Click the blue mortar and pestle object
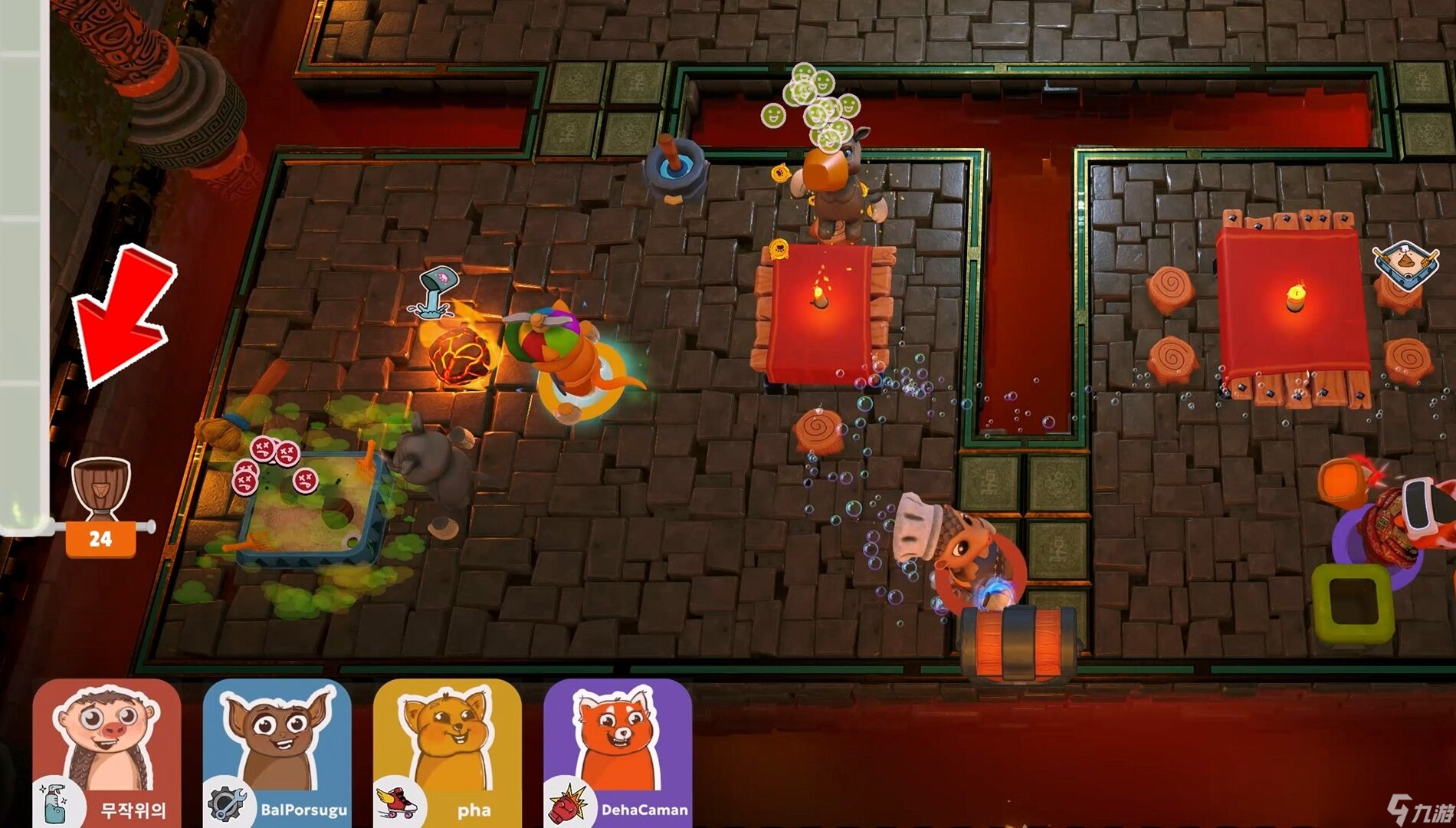Screen dimensions: 1456x828 pos(673,169)
